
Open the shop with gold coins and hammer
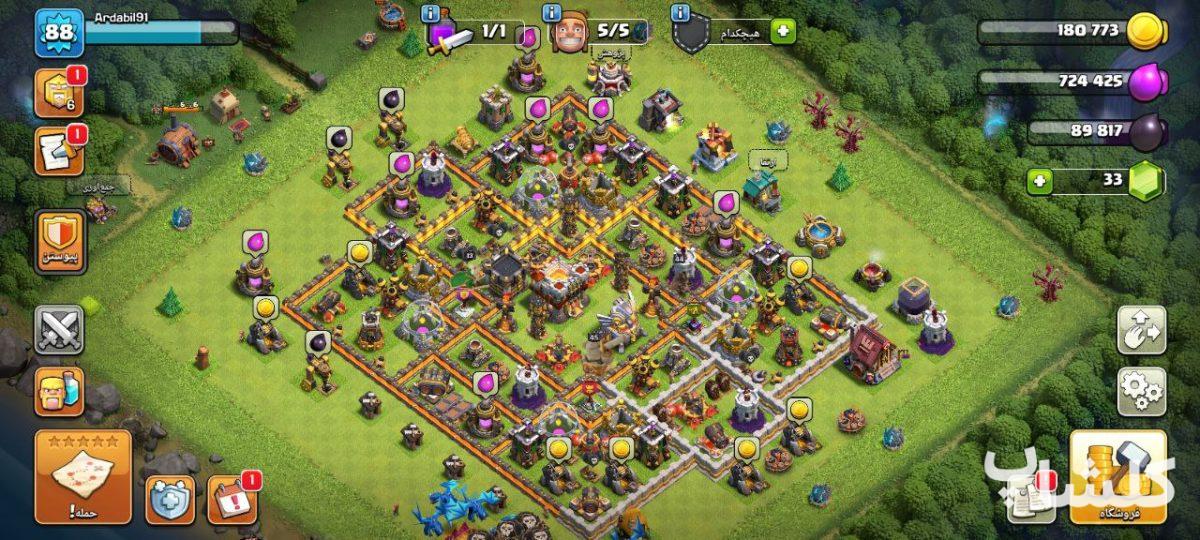(1118, 478)
